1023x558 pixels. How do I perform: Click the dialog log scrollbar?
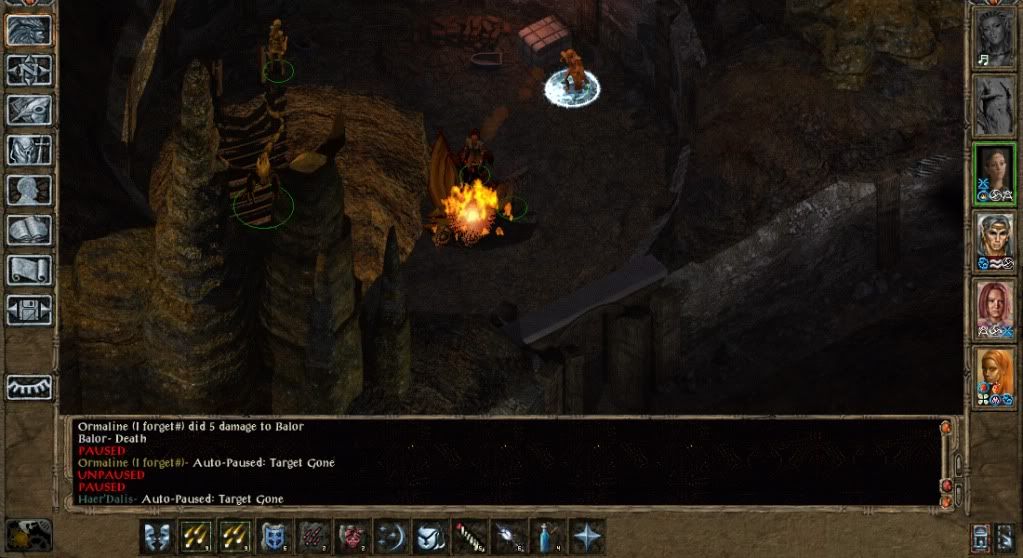click(946, 458)
